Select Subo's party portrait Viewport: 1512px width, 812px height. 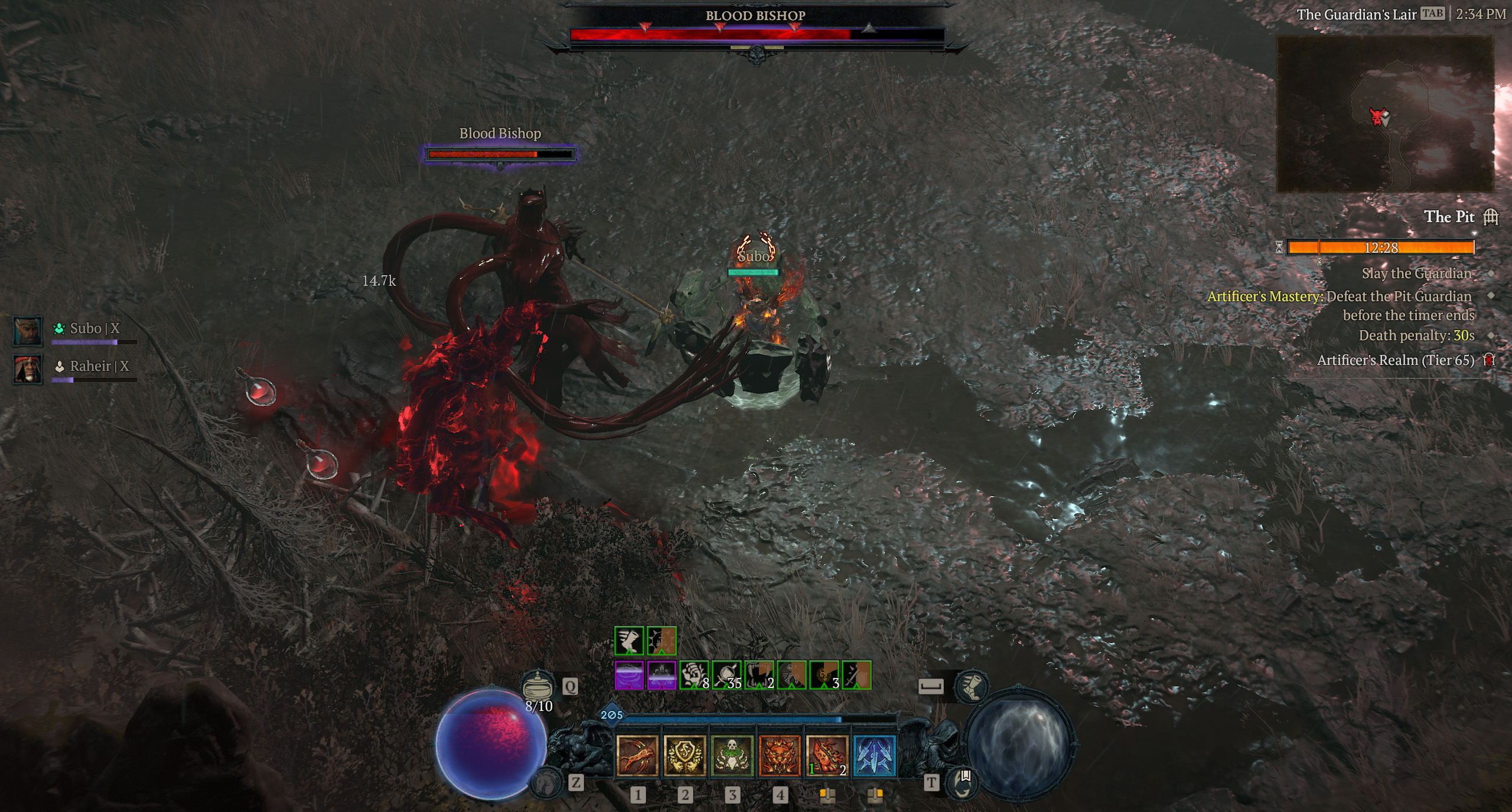coord(28,331)
